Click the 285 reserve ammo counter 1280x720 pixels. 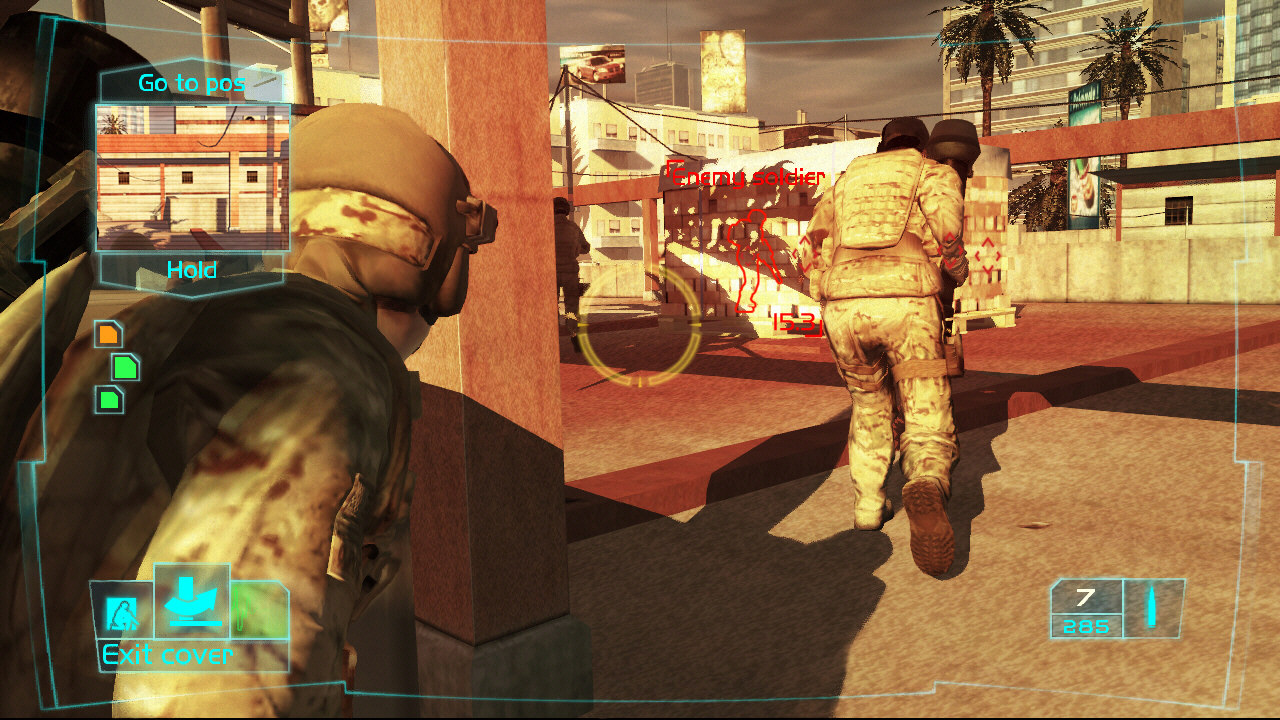pyautogui.click(x=1086, y=626)
